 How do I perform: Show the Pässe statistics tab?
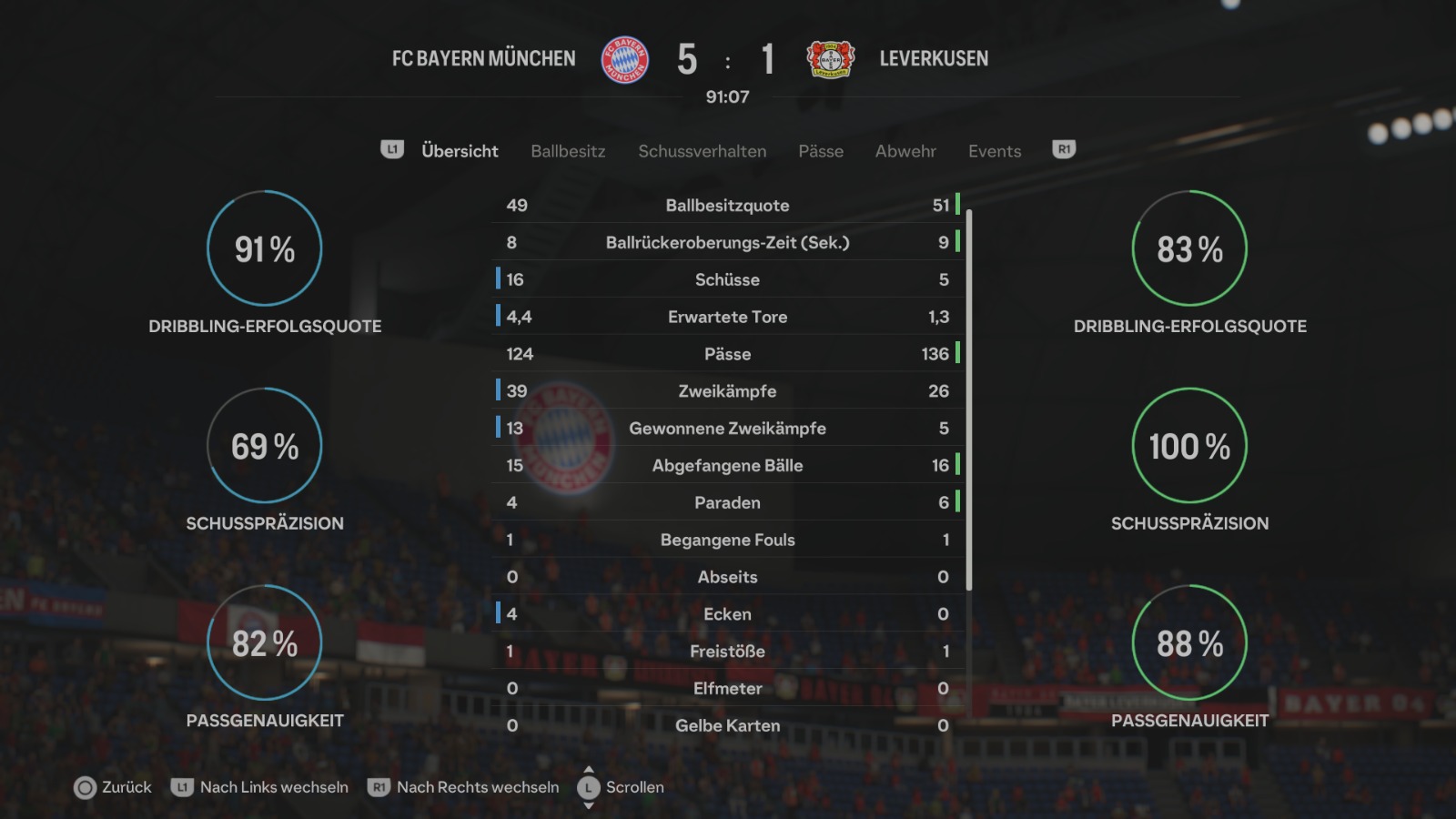(x=821, y=151)
